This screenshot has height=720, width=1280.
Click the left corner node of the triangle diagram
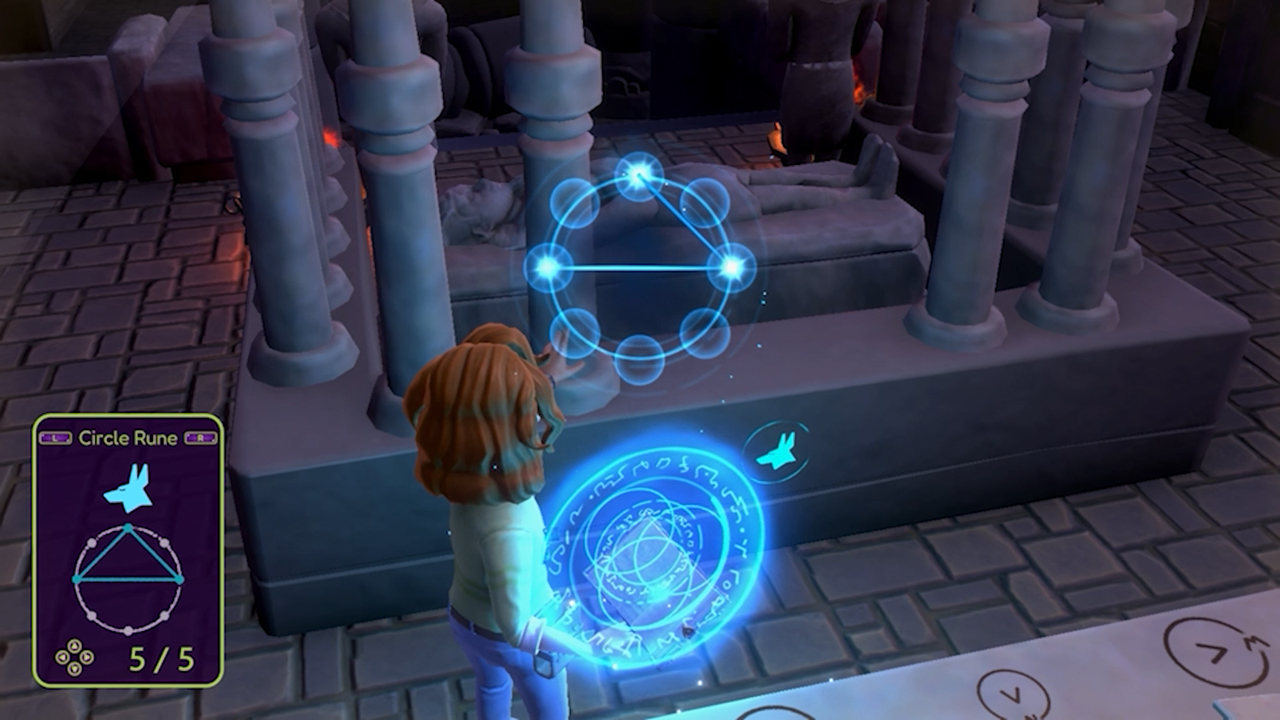(x=74, y=578)
